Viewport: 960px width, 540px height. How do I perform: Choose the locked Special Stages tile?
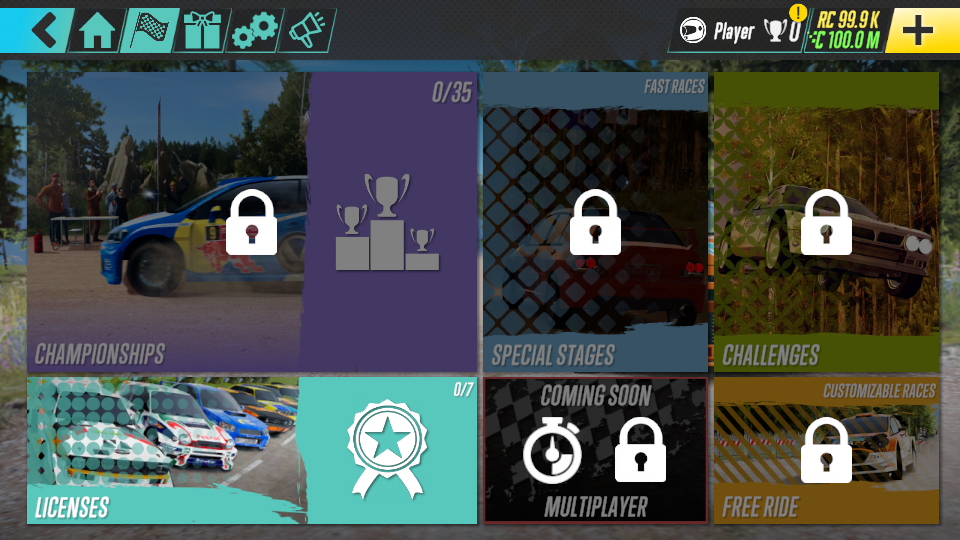coord(595,221)
